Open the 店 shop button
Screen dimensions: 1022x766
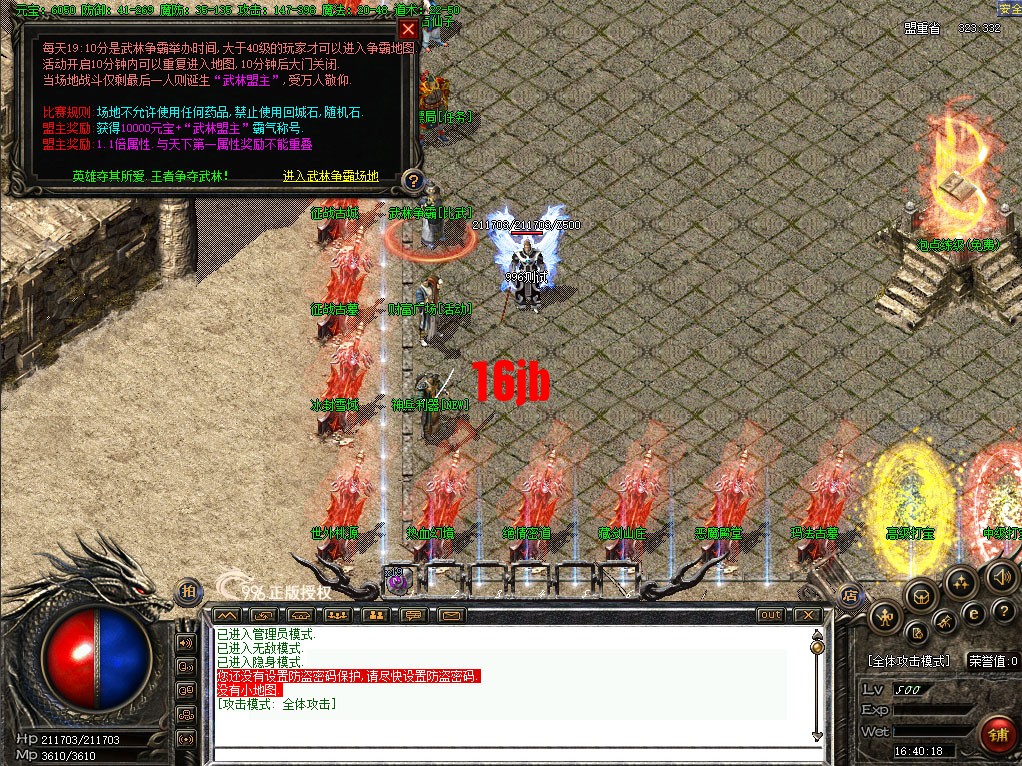(x=850, y=595)
